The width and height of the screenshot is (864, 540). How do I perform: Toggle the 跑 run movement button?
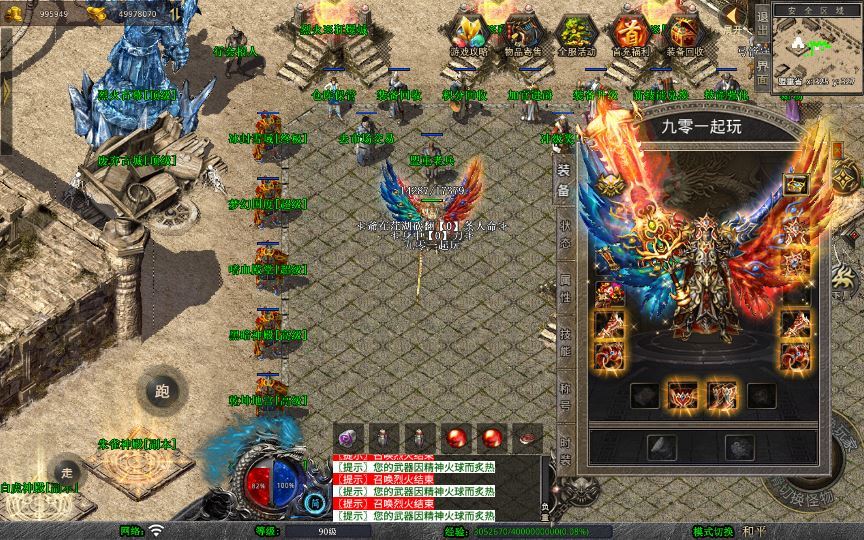162,391
